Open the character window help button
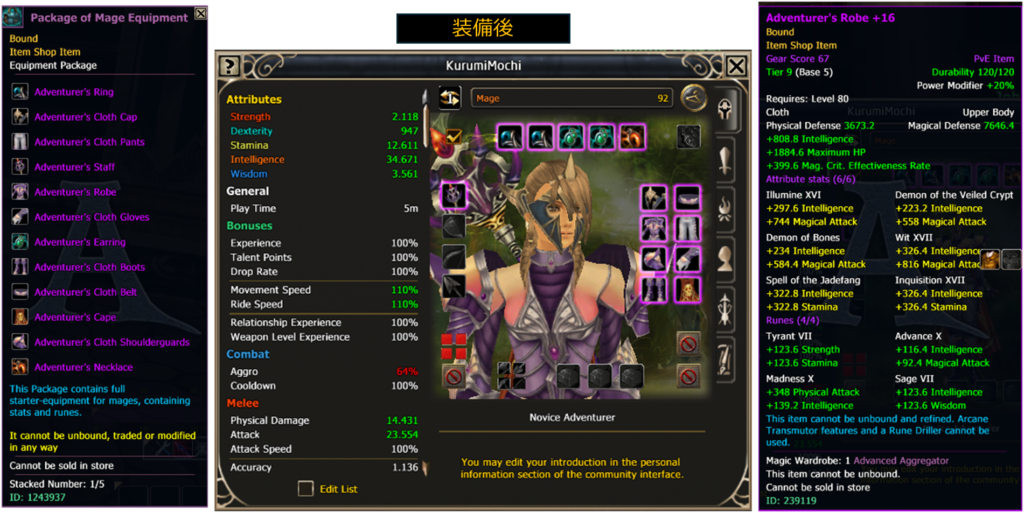This screenshot has width=1024, height=513. click(229, 66)
